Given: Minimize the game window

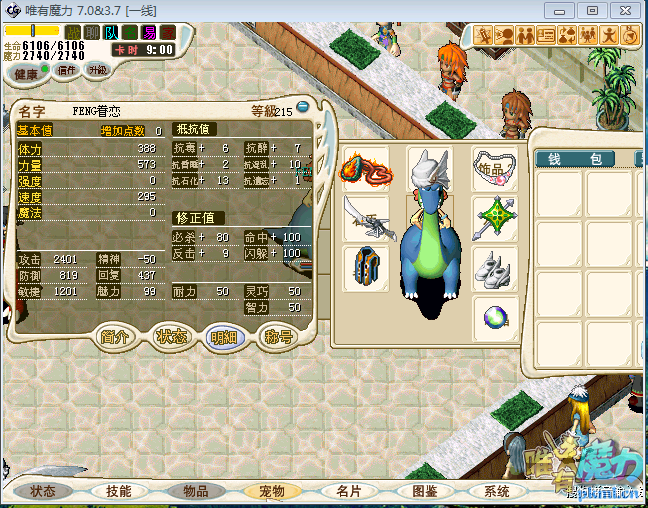Looking at the screenshot, I should tap(560, 10).
